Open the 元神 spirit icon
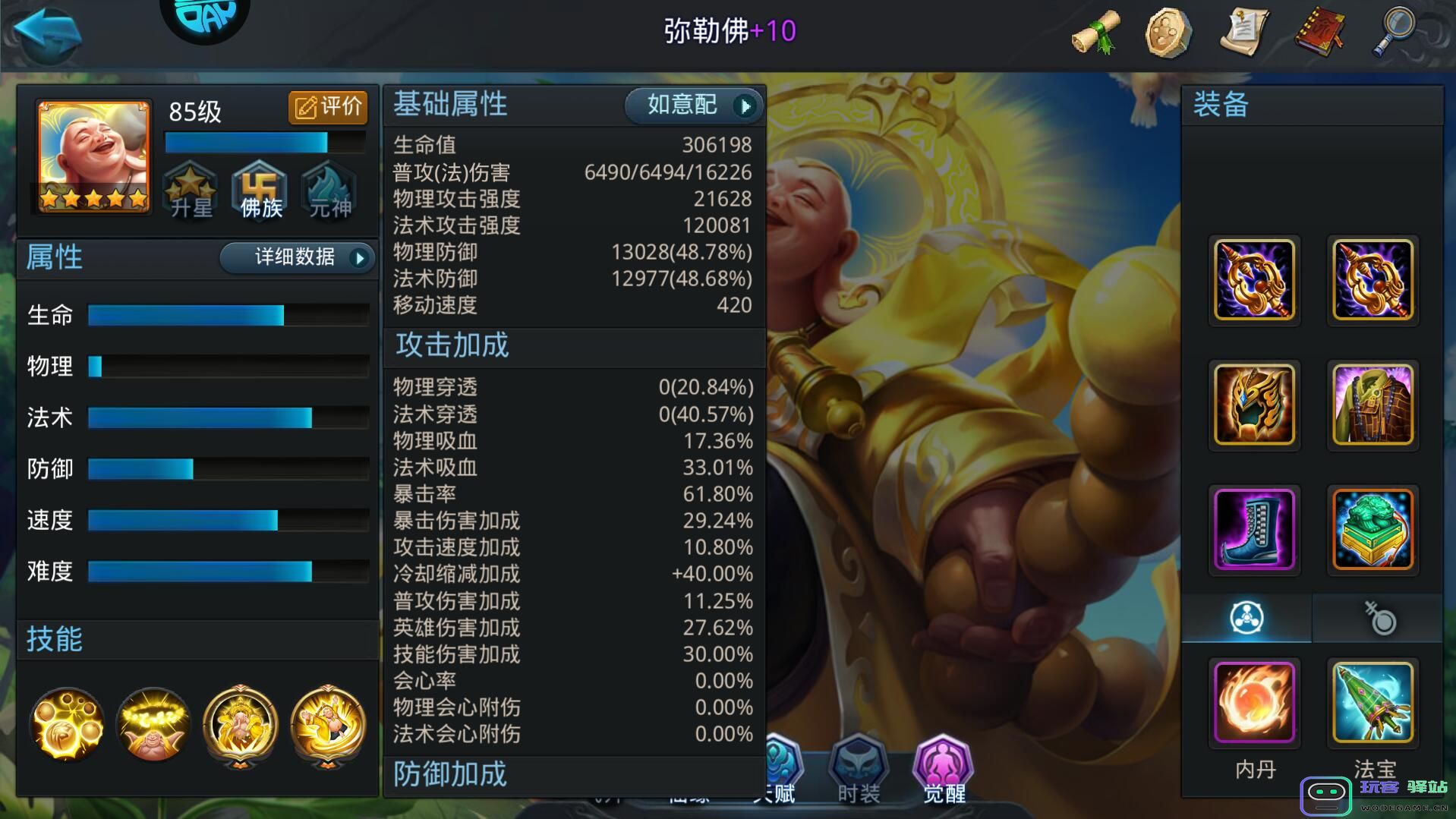 [x=329, y=191]
